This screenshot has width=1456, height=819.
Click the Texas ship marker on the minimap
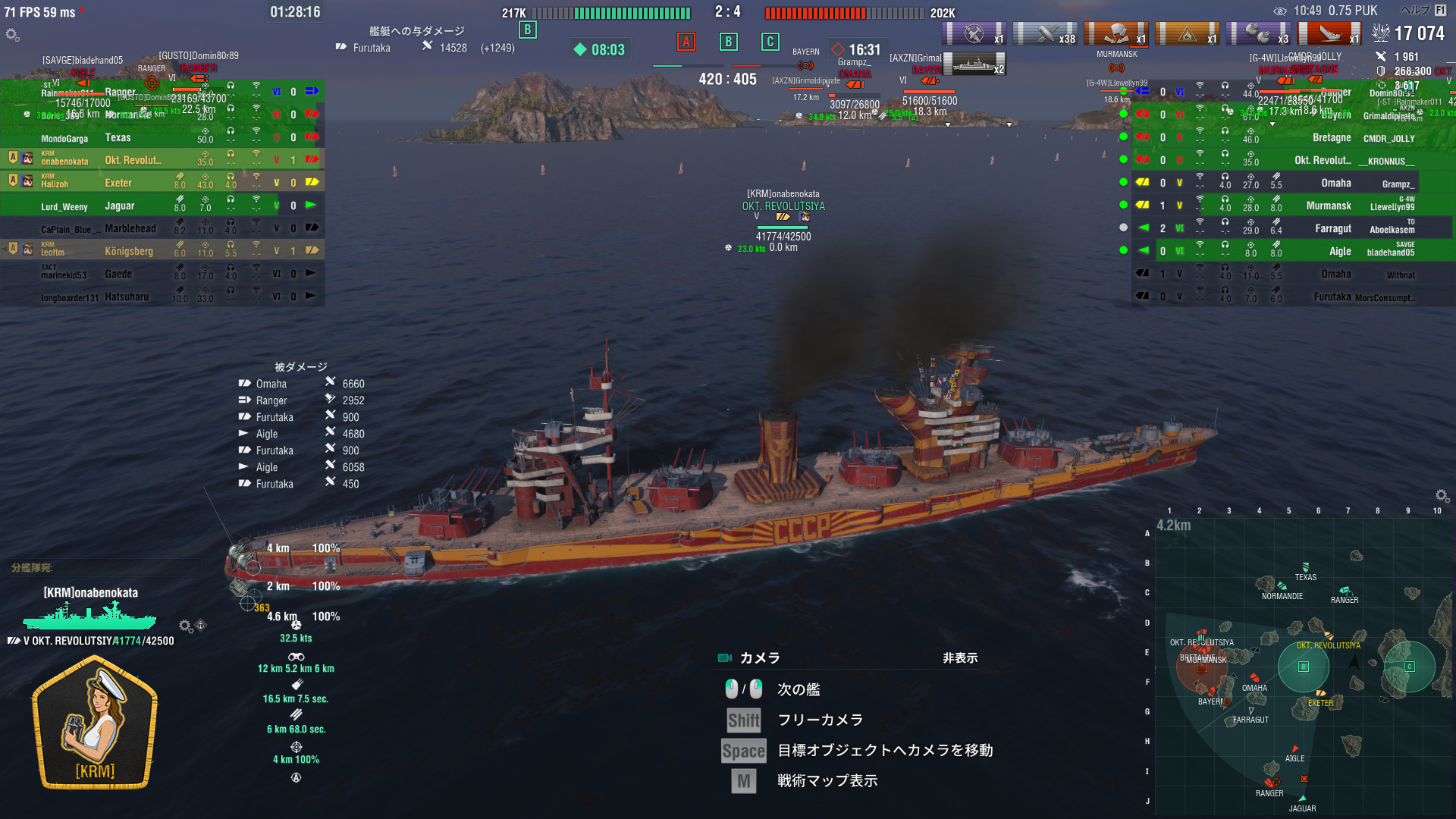click(x=1305, y=567)
